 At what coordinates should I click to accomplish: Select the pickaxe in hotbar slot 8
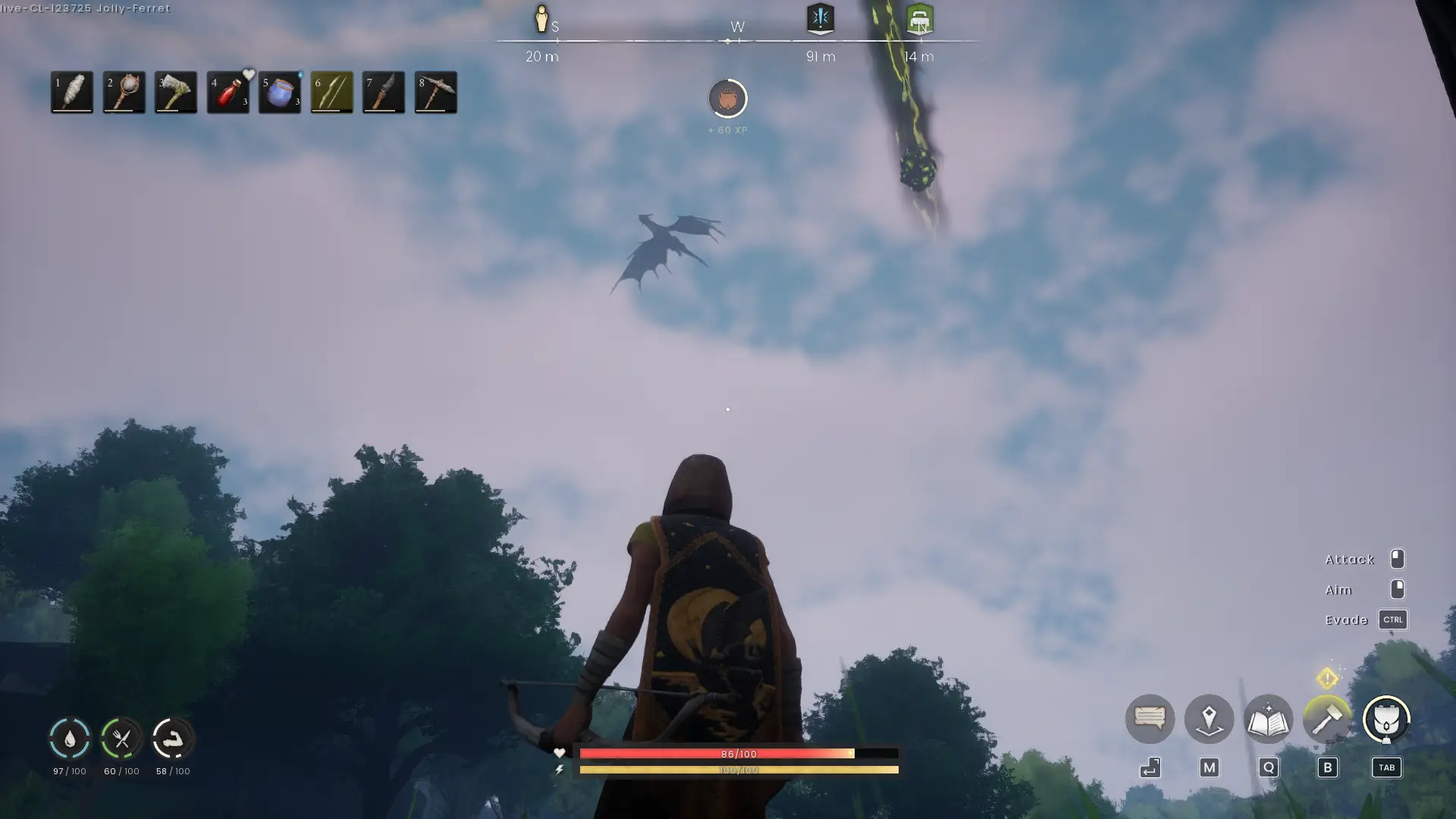(435, 92)
